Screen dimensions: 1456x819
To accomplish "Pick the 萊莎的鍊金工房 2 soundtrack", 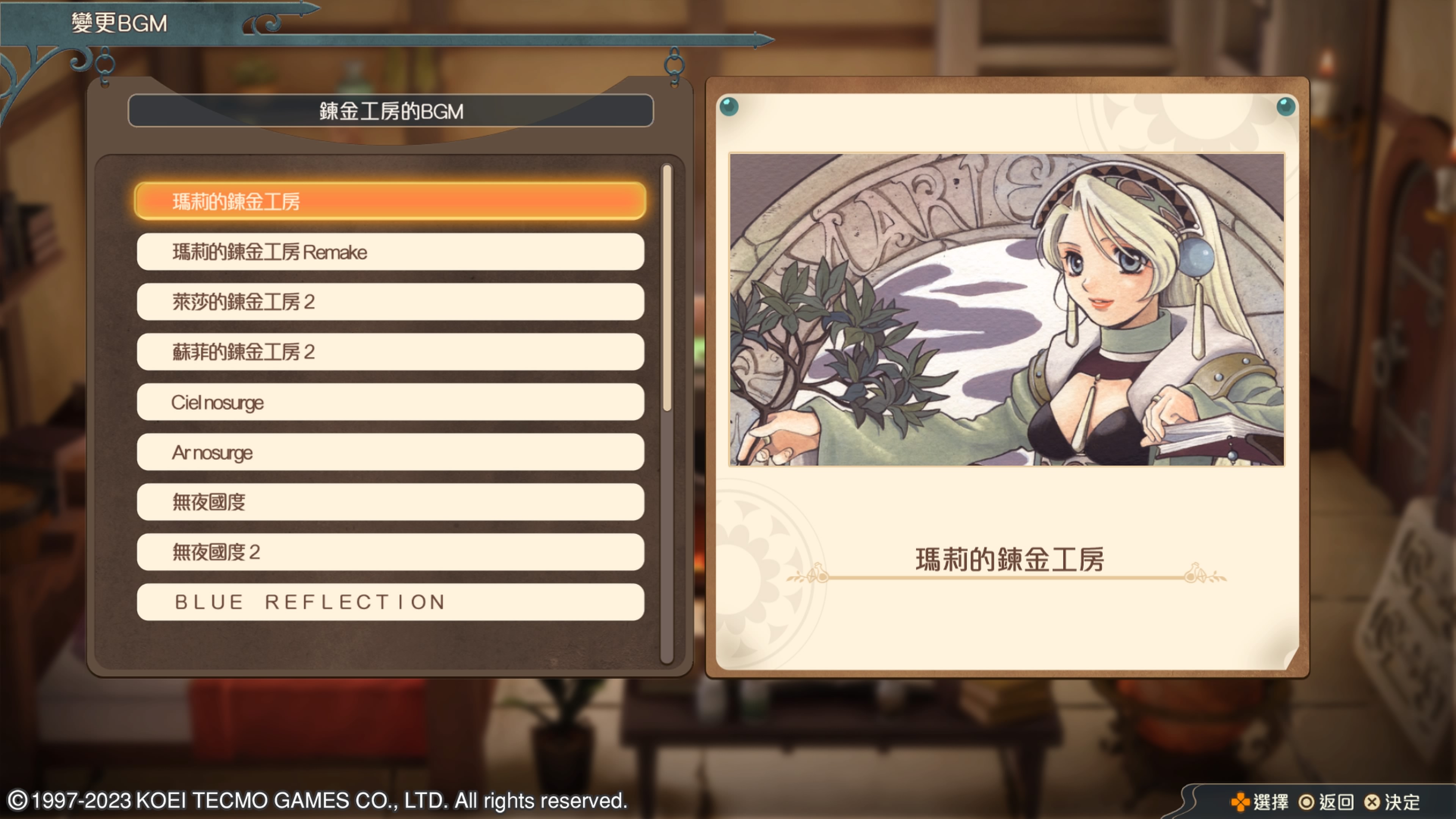I will click(x=390, y=302).
